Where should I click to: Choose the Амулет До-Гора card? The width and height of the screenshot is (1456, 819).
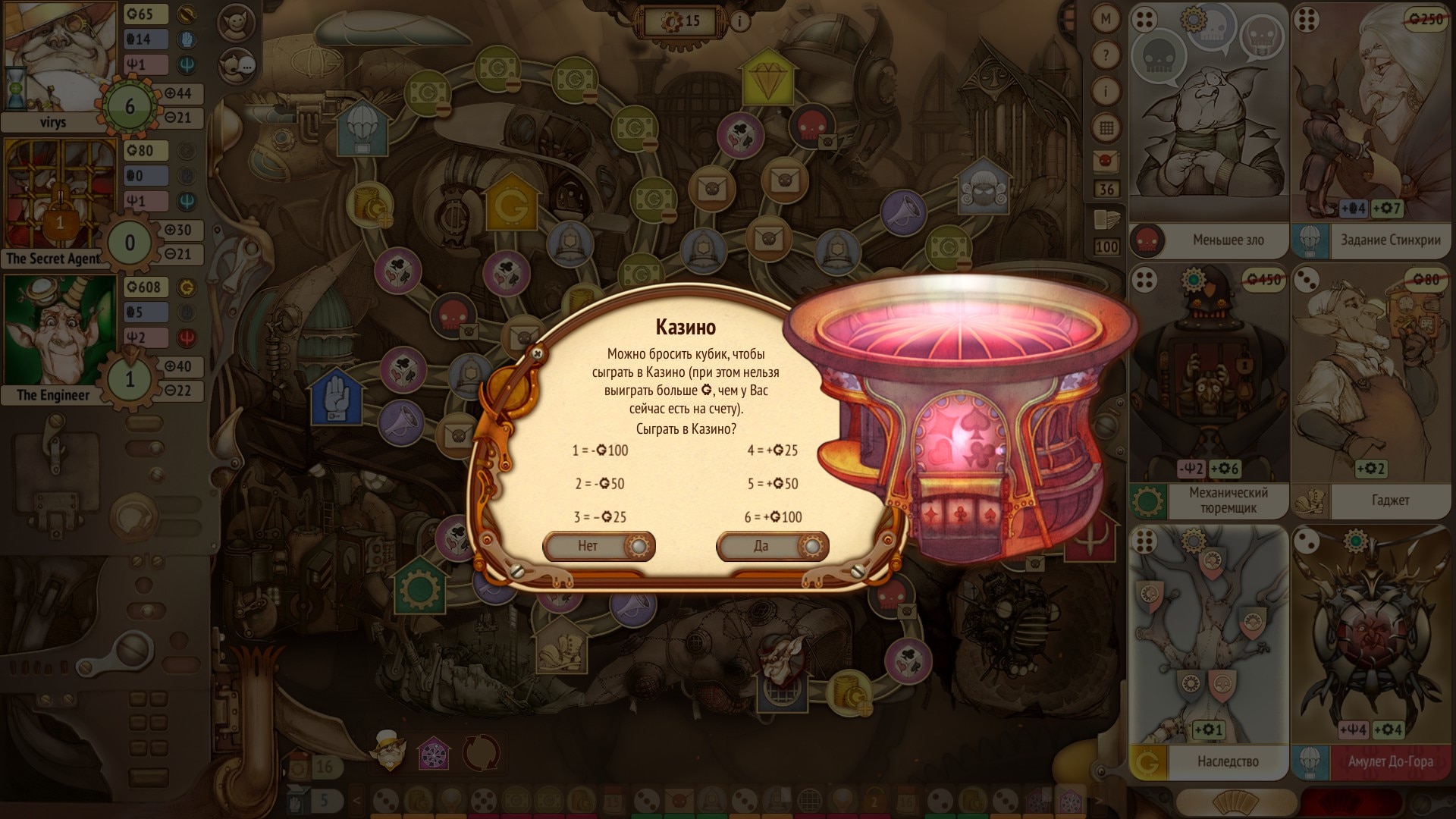pos(1371,652)
